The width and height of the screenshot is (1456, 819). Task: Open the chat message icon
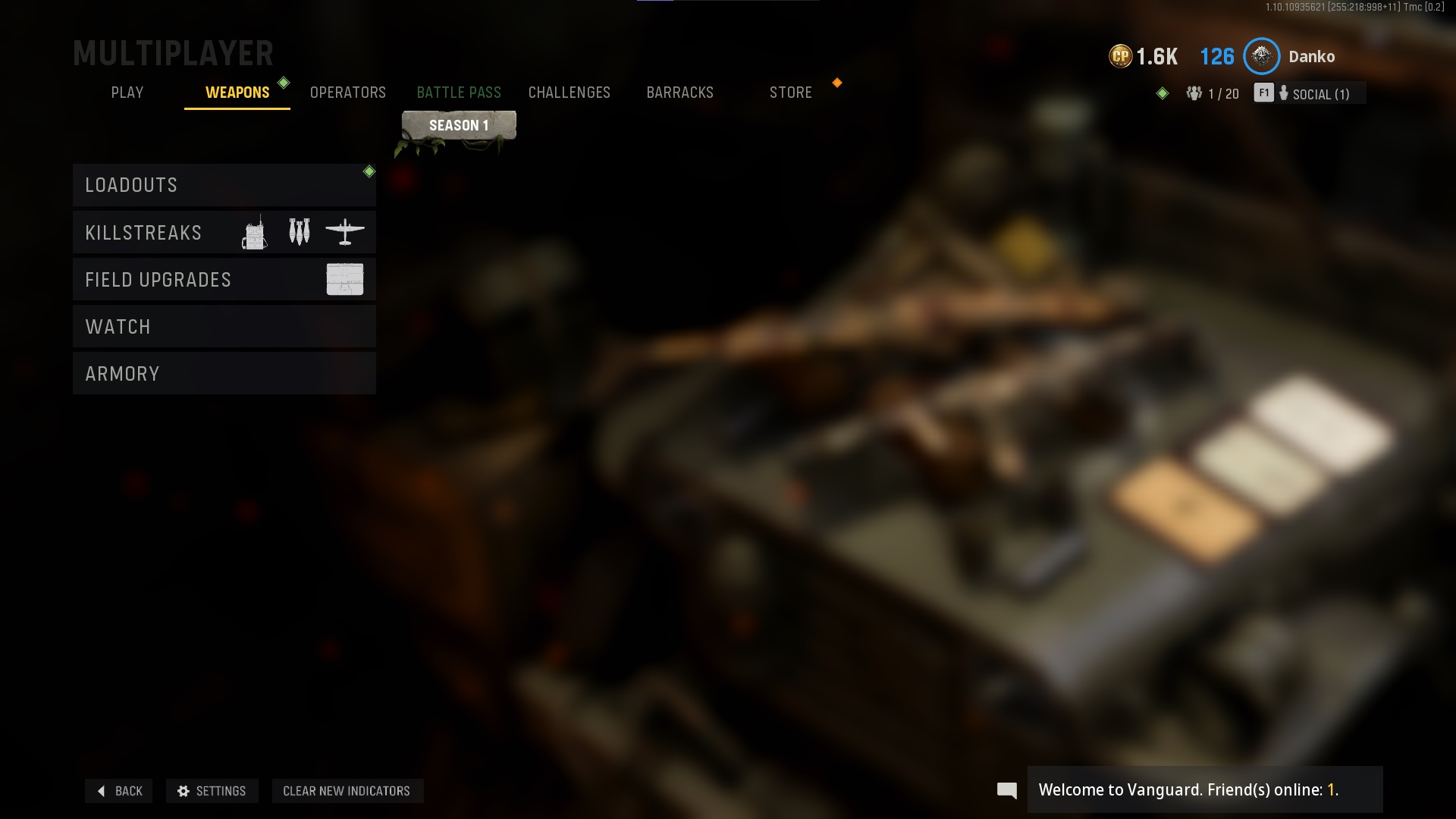coord(1006,790)
